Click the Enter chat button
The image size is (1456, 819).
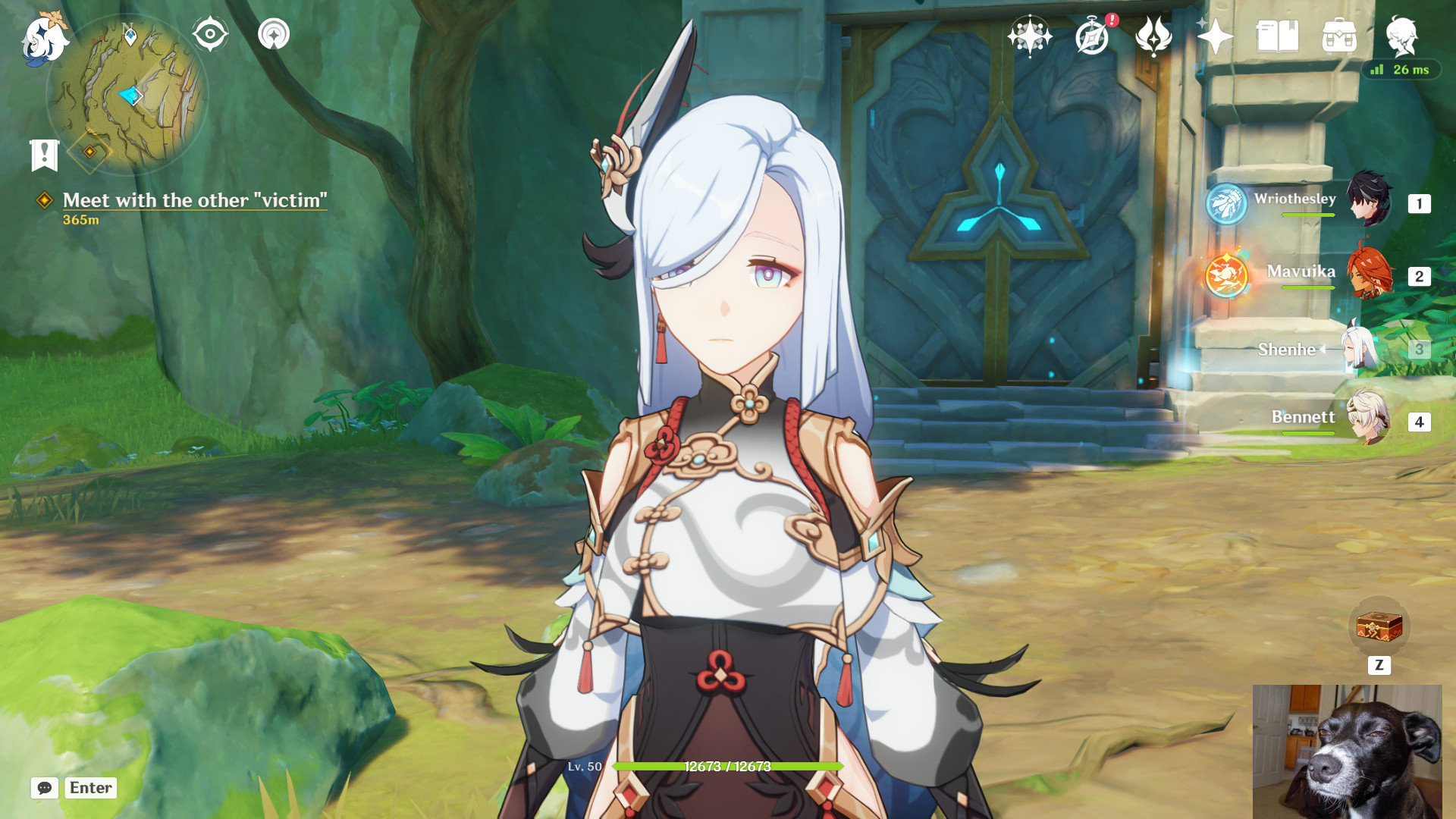point(90,788)
